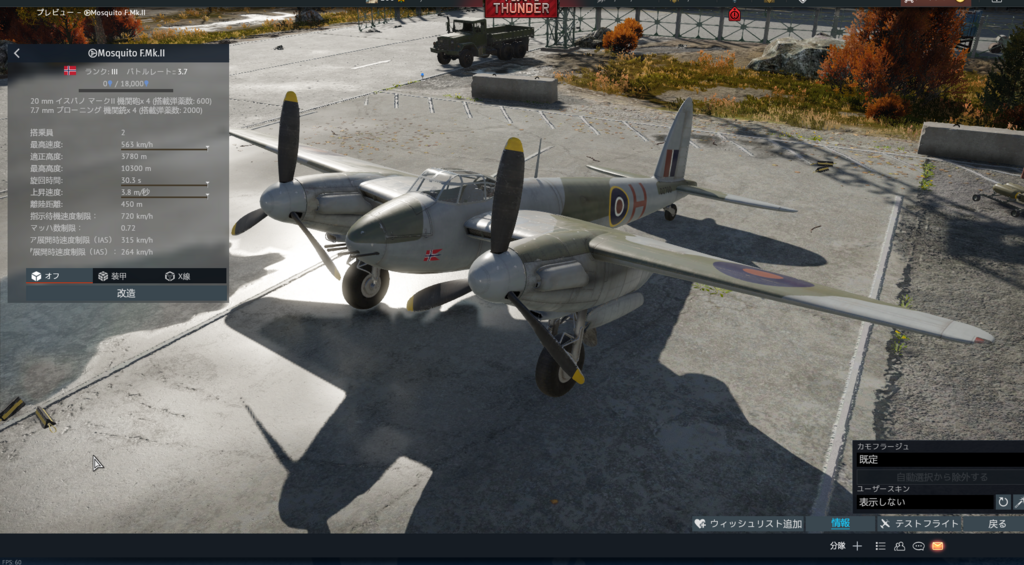The height and width of the screenshot is (565, 1024).
Task: Click the refresh icon beside user skin
Action: pos(1003,502)
